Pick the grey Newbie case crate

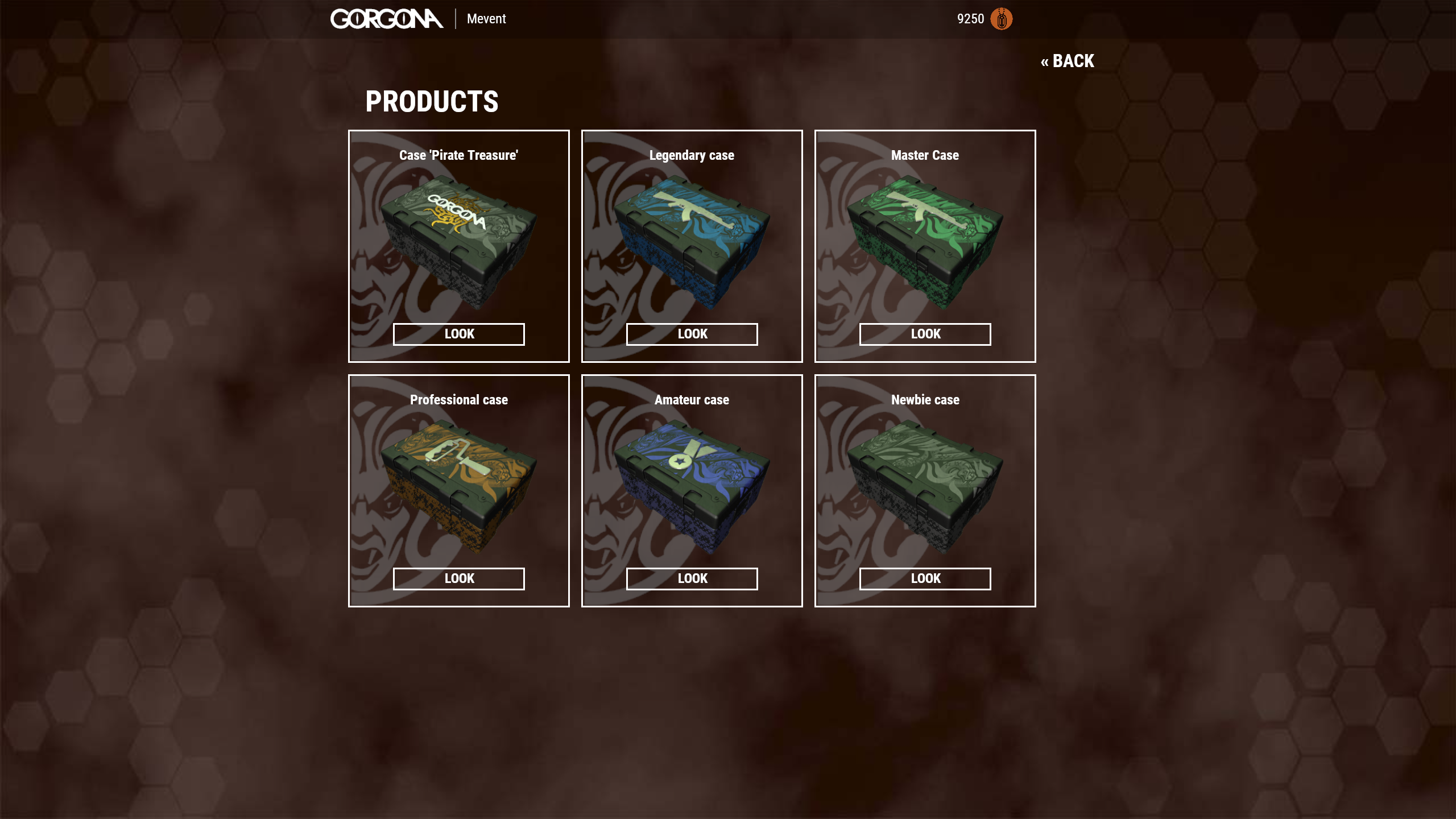[925, 487]
